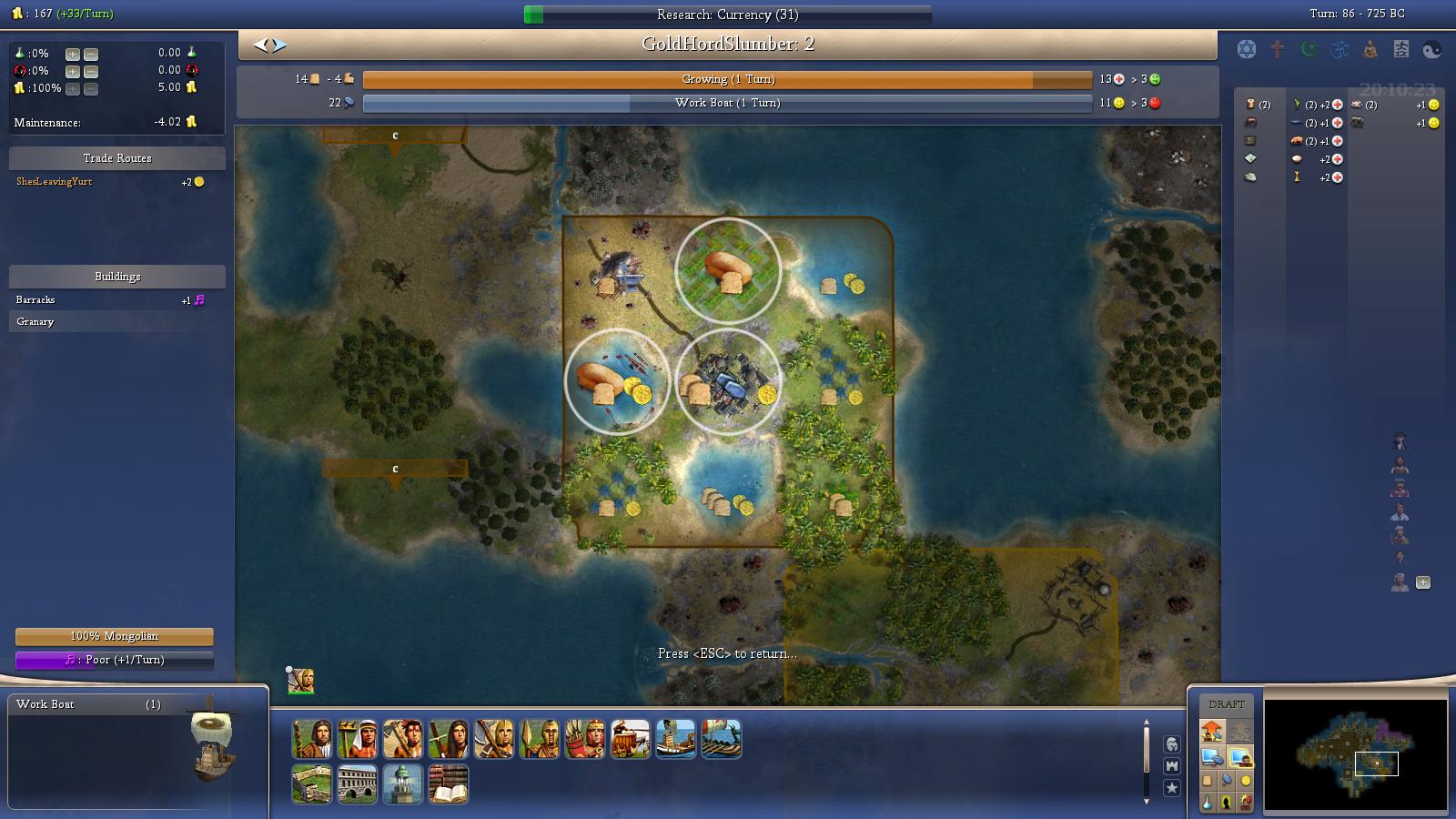Click the Buildings panel header

pos(116,276)
